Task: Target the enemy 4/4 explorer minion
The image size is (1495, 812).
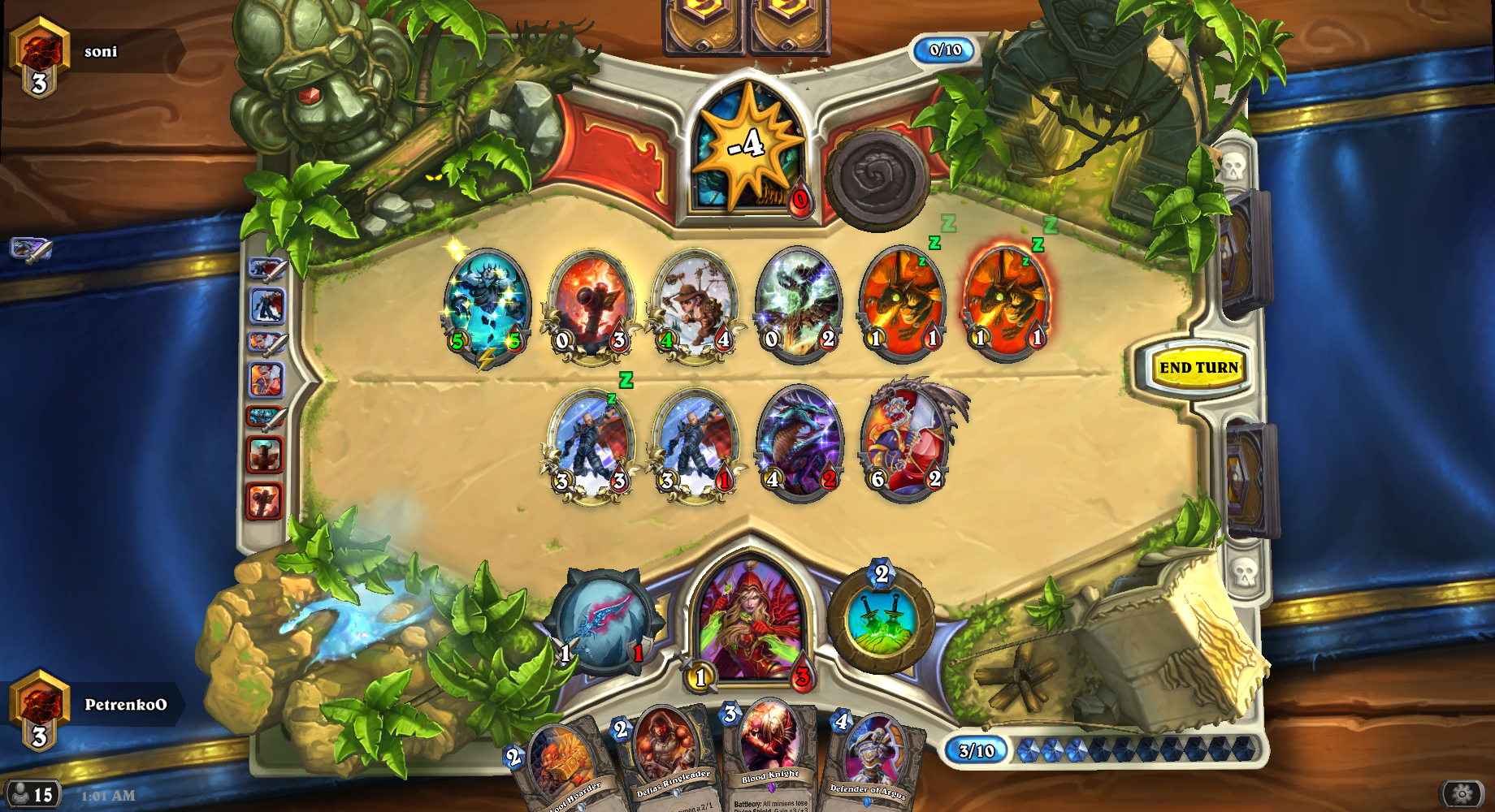Action: coord(695,303)
